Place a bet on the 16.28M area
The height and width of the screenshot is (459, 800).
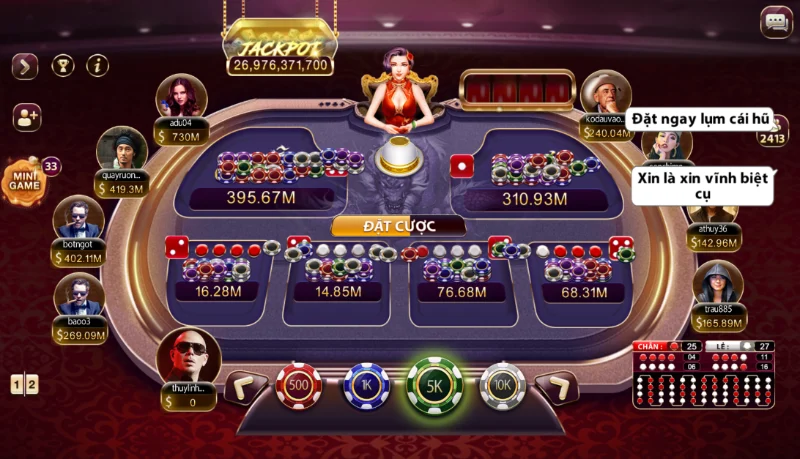pos(215,275)
